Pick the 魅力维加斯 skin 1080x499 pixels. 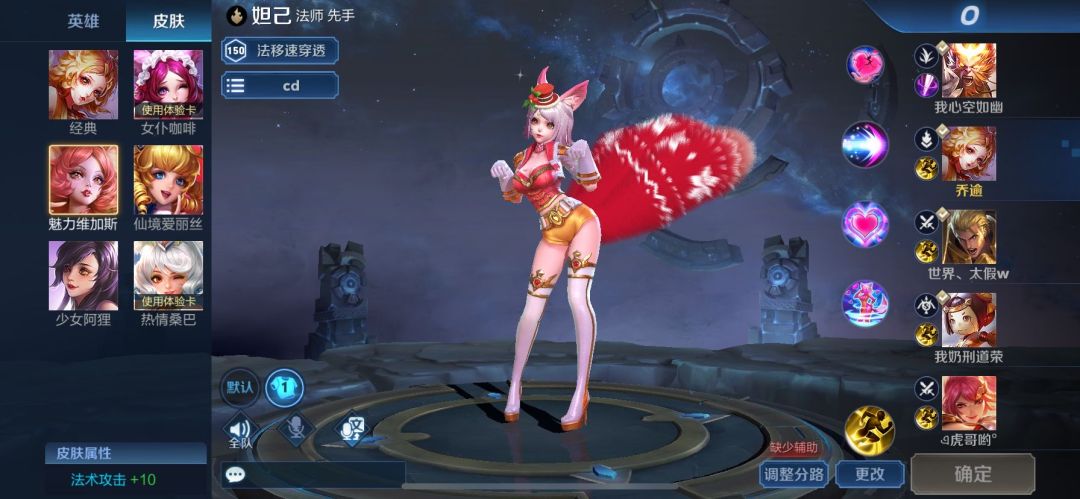(x=83, y=181)
